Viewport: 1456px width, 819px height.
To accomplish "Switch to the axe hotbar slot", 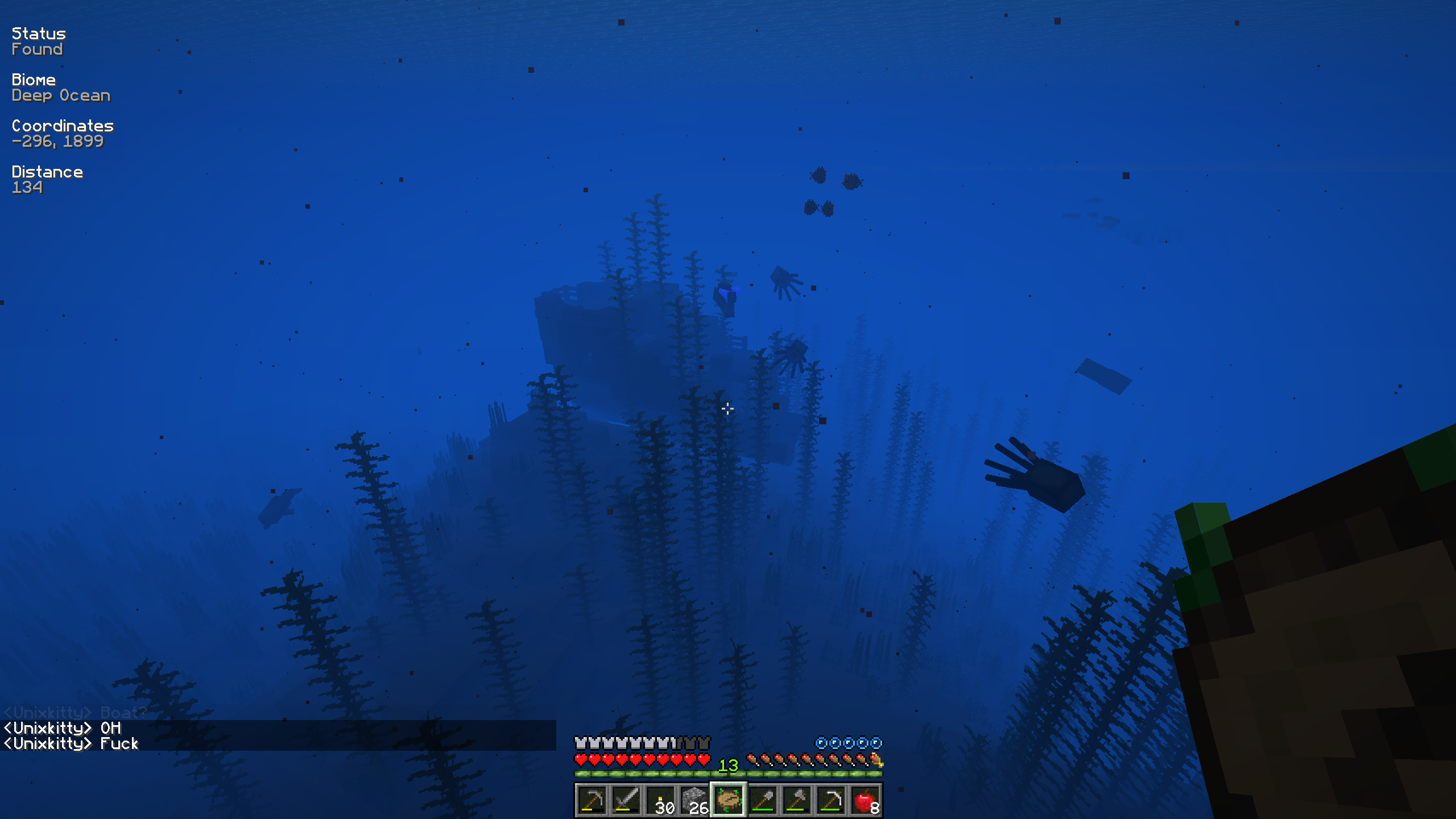I will (x=797, y=800).
